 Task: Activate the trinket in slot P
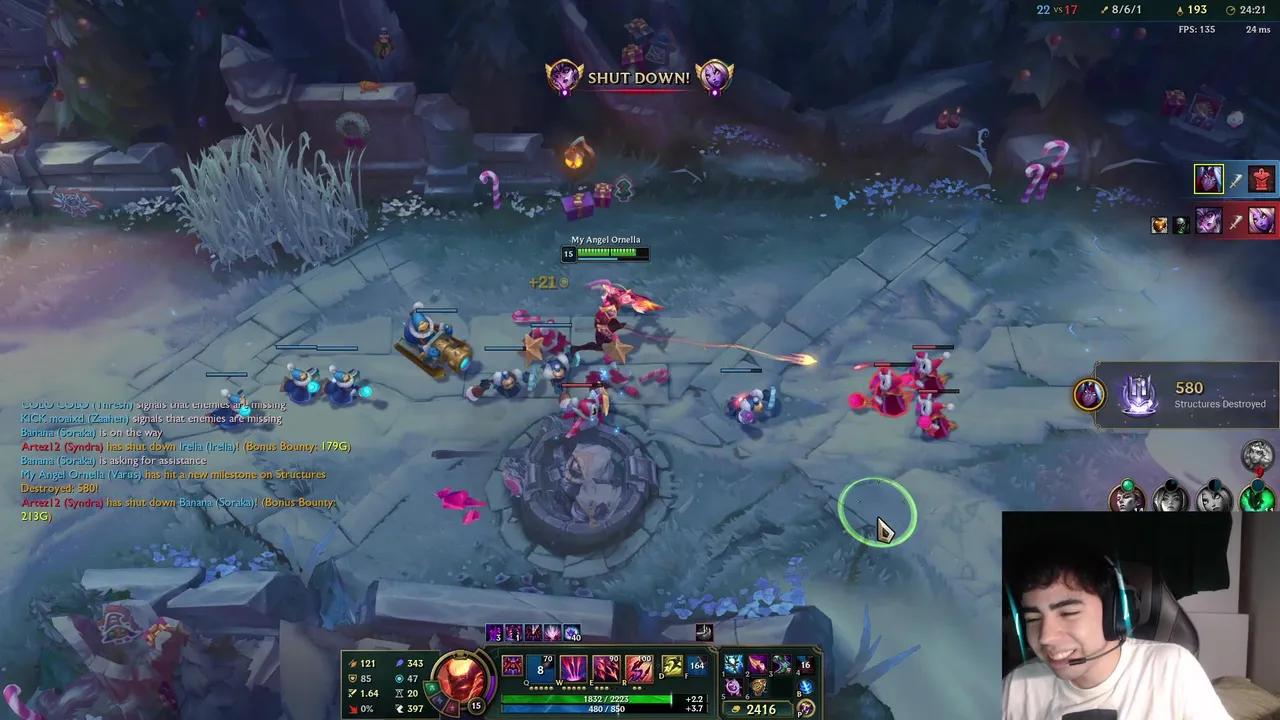click(805, 707)
